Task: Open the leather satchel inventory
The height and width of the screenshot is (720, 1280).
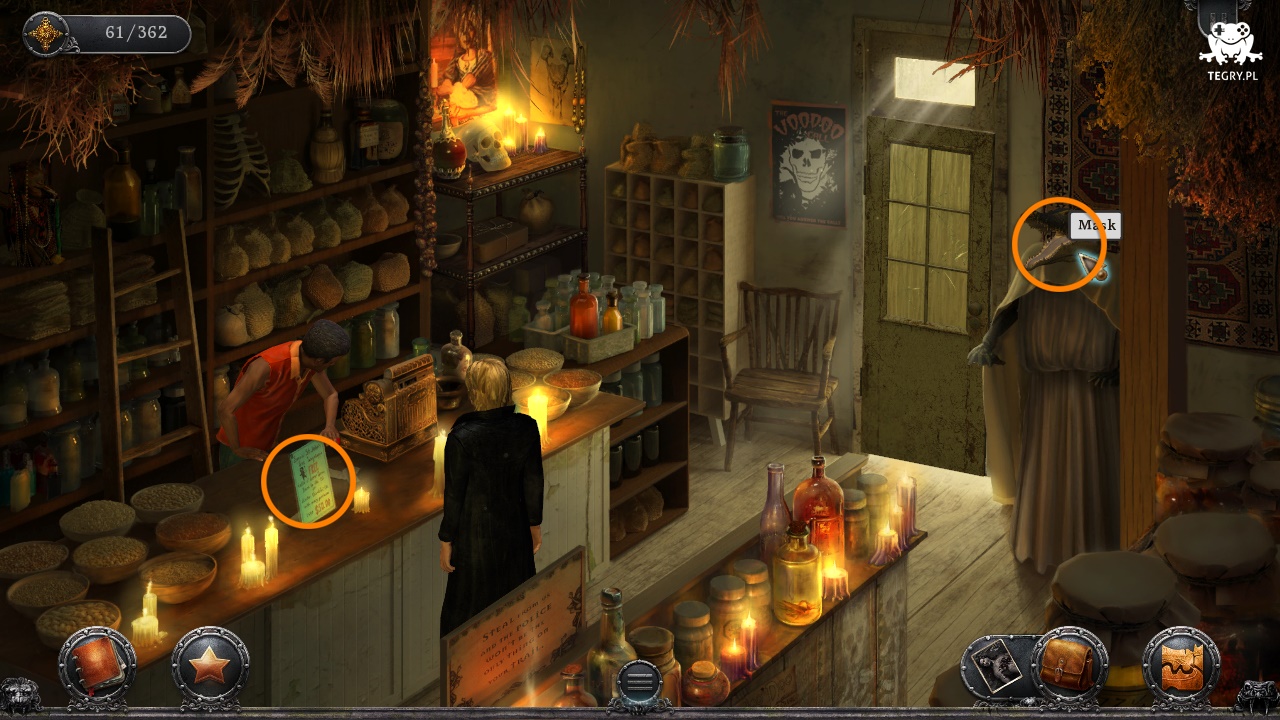Action: [x=1069, y=664]
